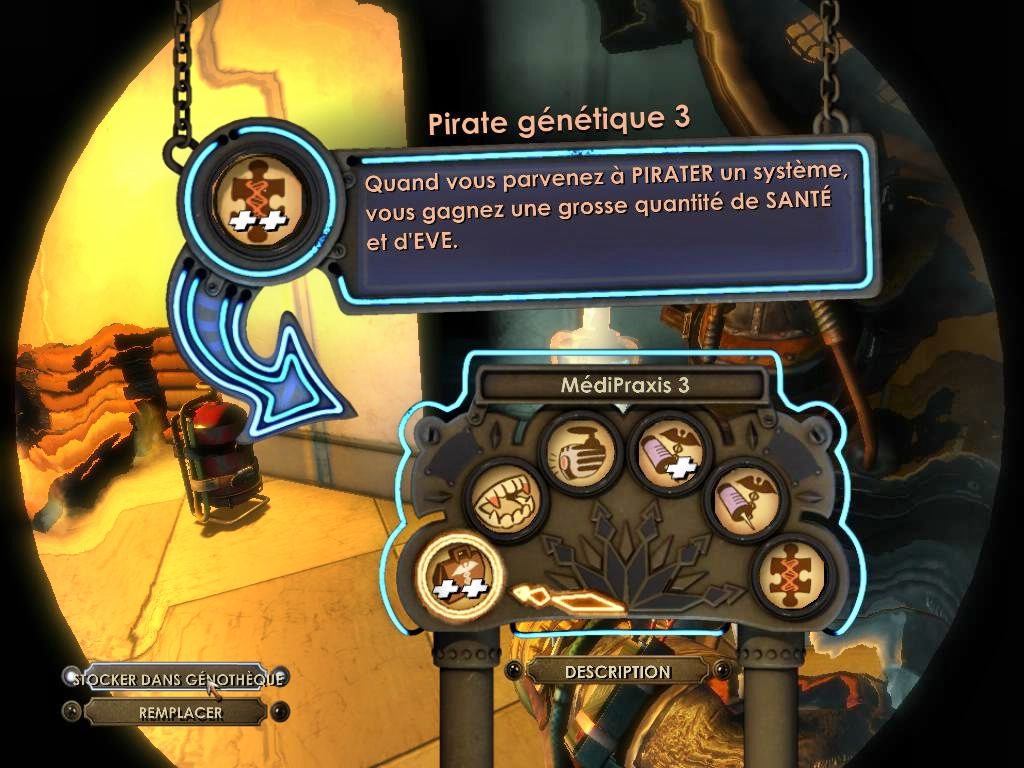Open the Description button
This screenshot has width=1024, height=768.
coord(617,672)
